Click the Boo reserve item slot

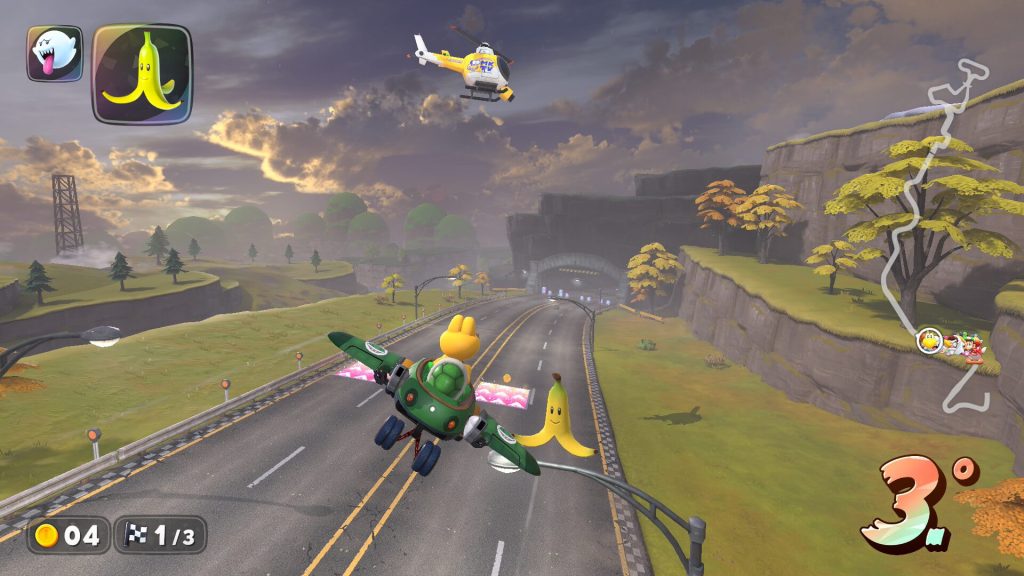click(x=54, y=54)
